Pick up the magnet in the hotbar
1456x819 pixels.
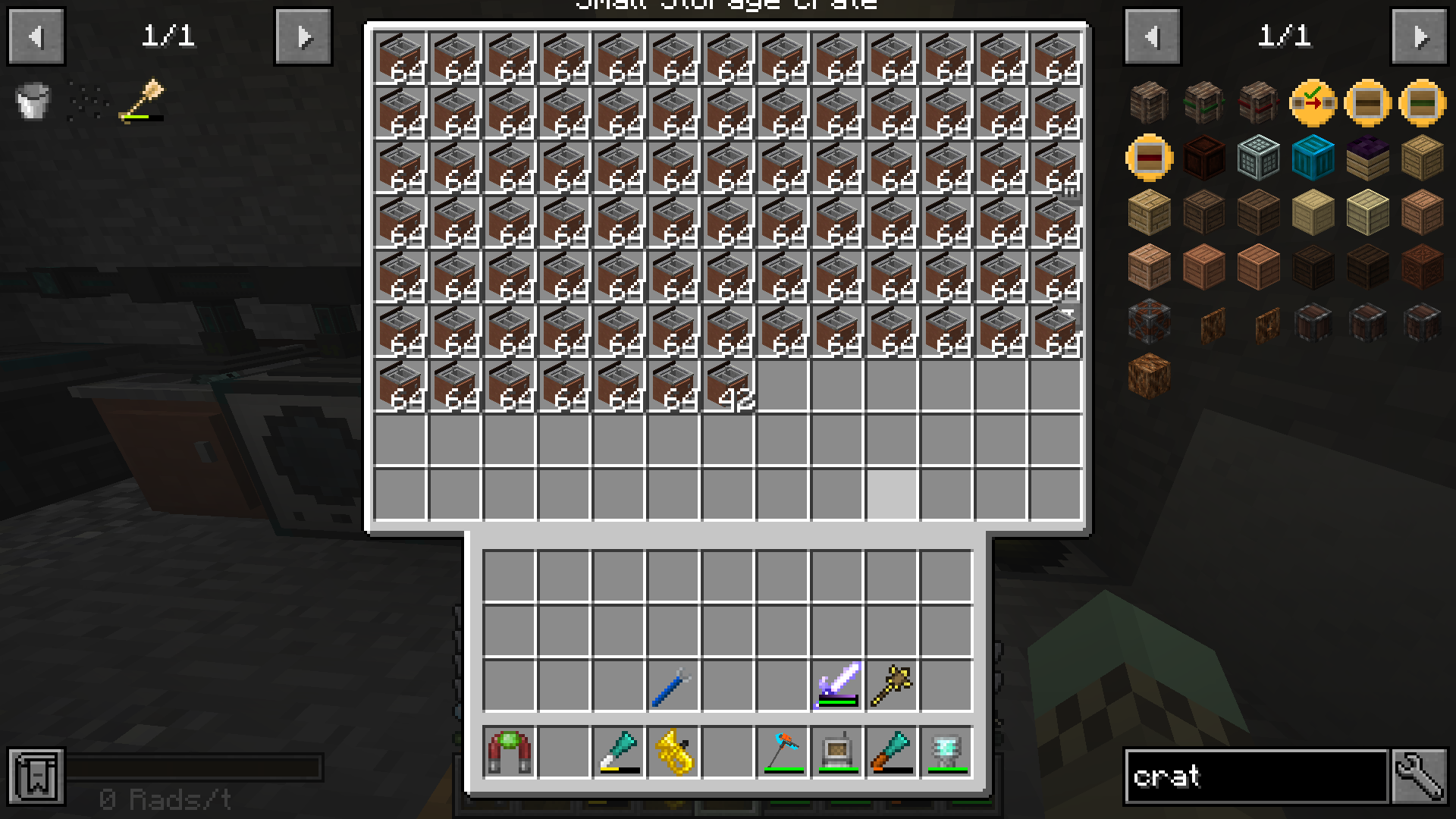[x=509, y=752]
